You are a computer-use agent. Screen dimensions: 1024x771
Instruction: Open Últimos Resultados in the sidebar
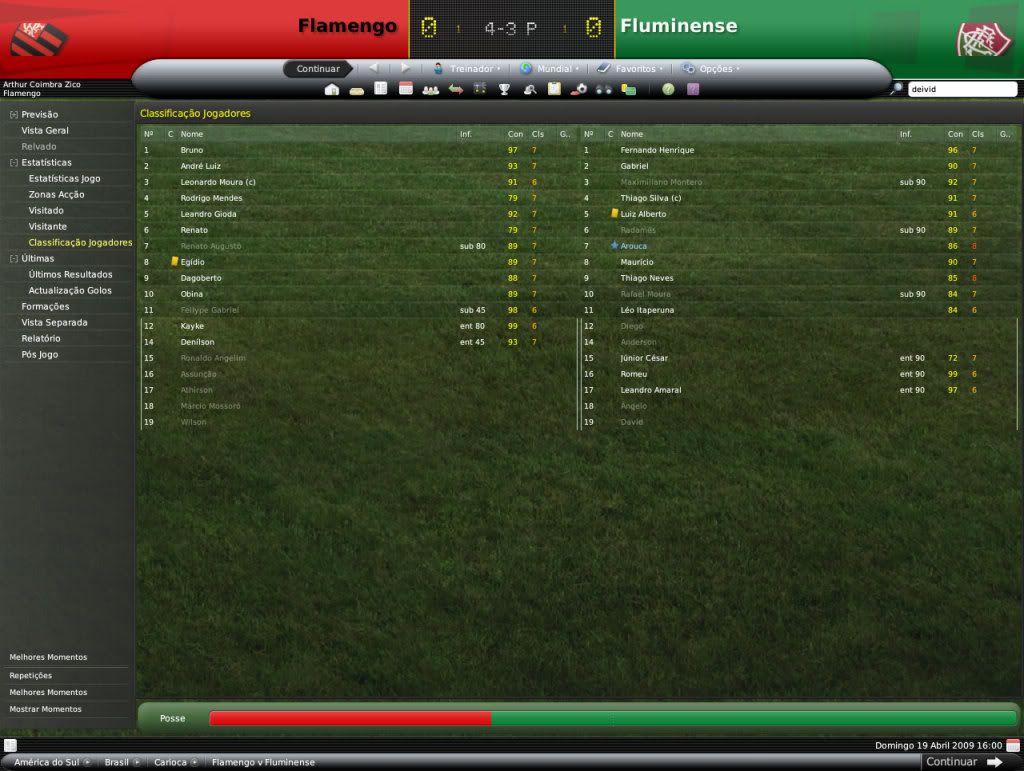(70, 275)
